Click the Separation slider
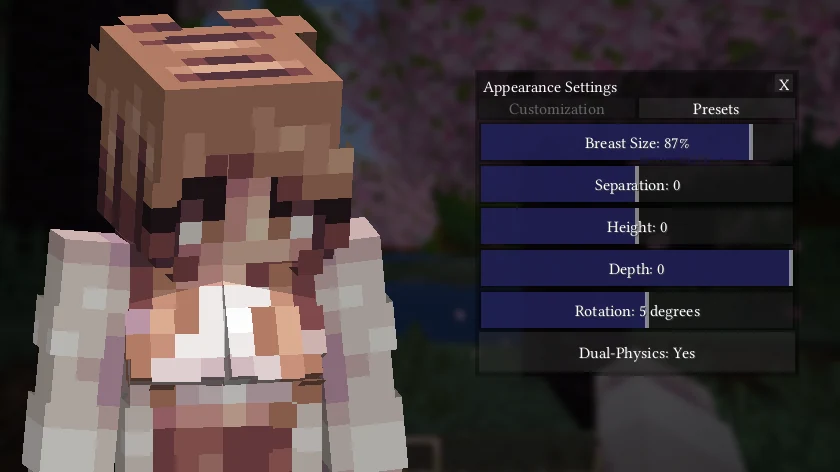The image size is (840, 472). pyautogui.click(x=637, y=185)
